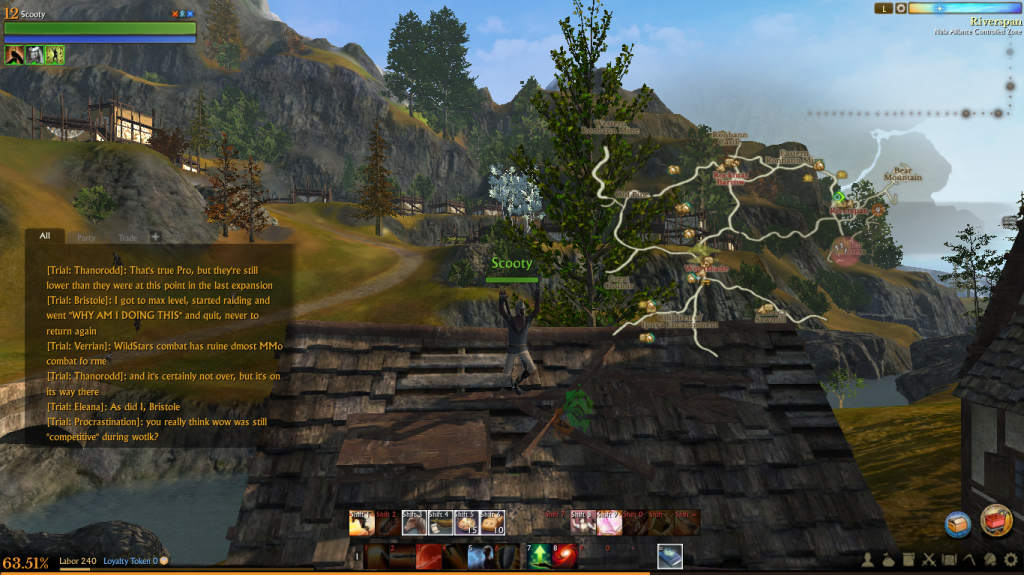
Task: Open the map scroll menu icon
Action: 948,559
